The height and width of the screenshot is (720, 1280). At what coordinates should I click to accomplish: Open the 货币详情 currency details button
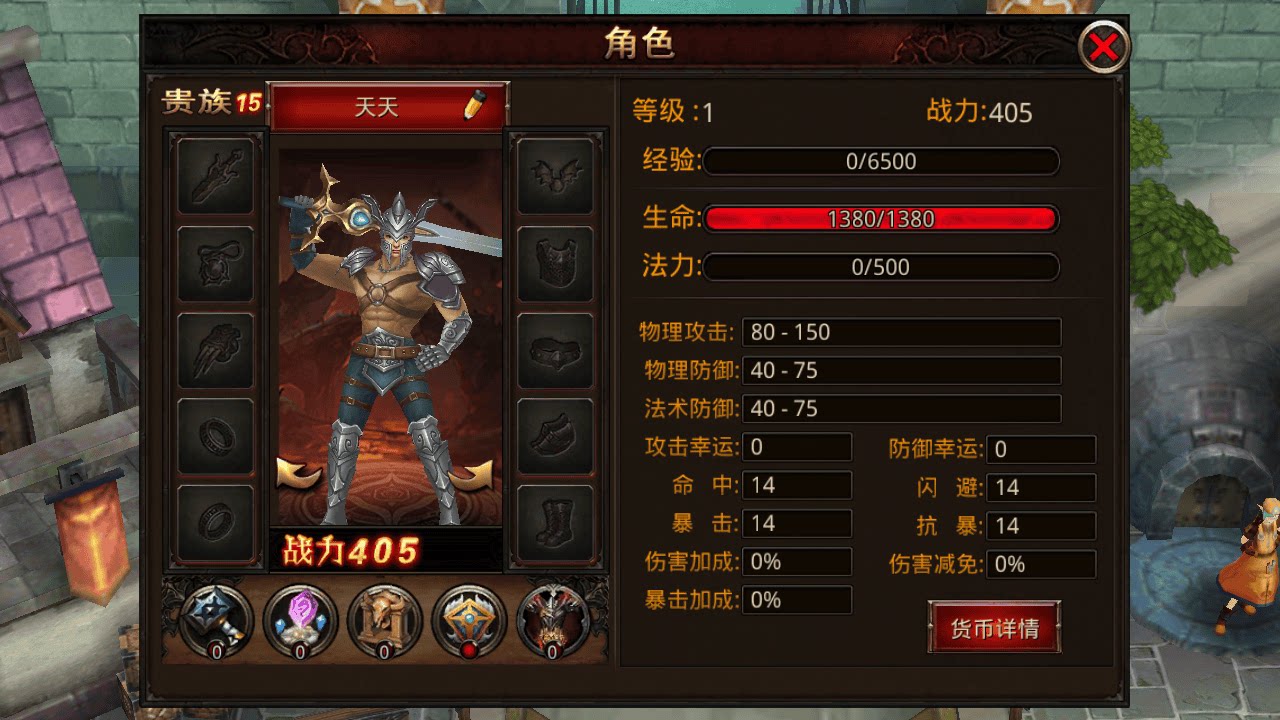[x=994, y=628]
